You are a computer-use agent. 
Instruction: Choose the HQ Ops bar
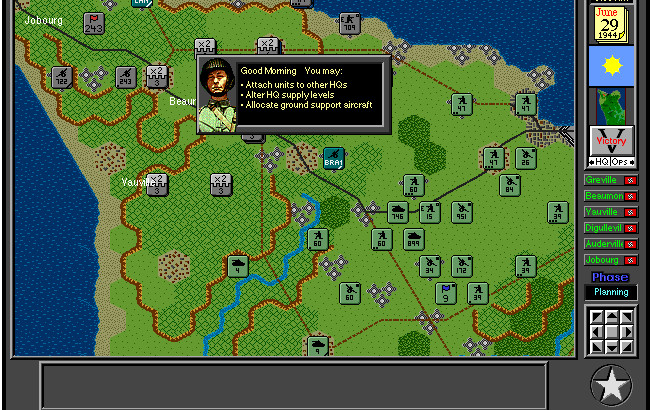610,162
